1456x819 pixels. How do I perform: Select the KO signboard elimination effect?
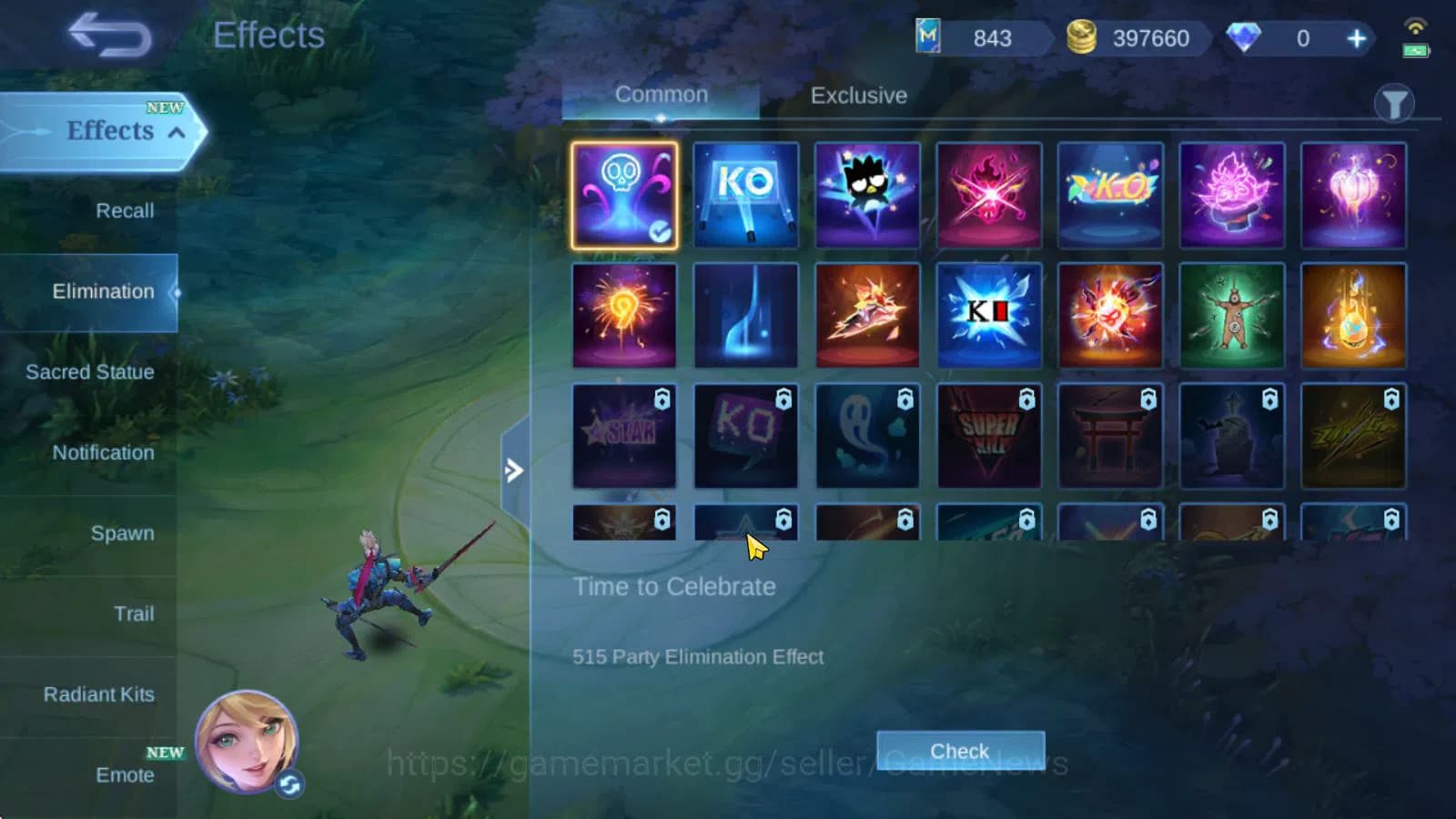coord(746,193)
